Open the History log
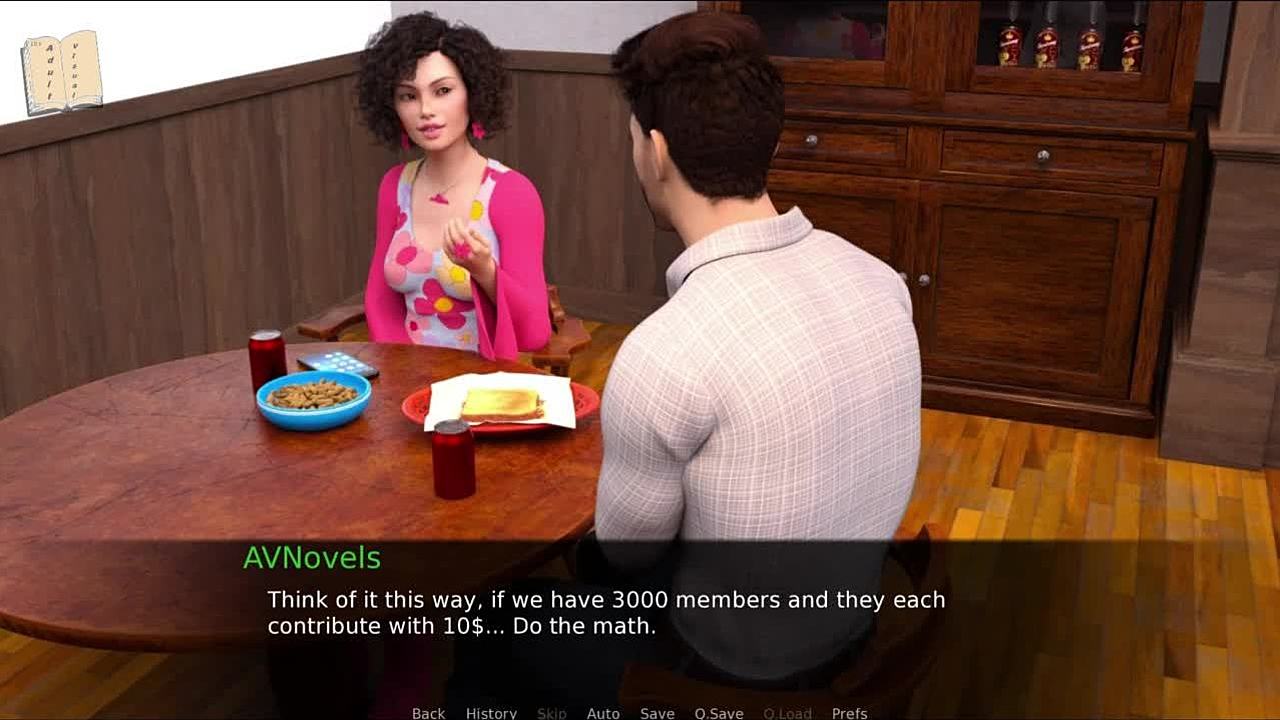The image size is (1280, 720). coord(491,713)
